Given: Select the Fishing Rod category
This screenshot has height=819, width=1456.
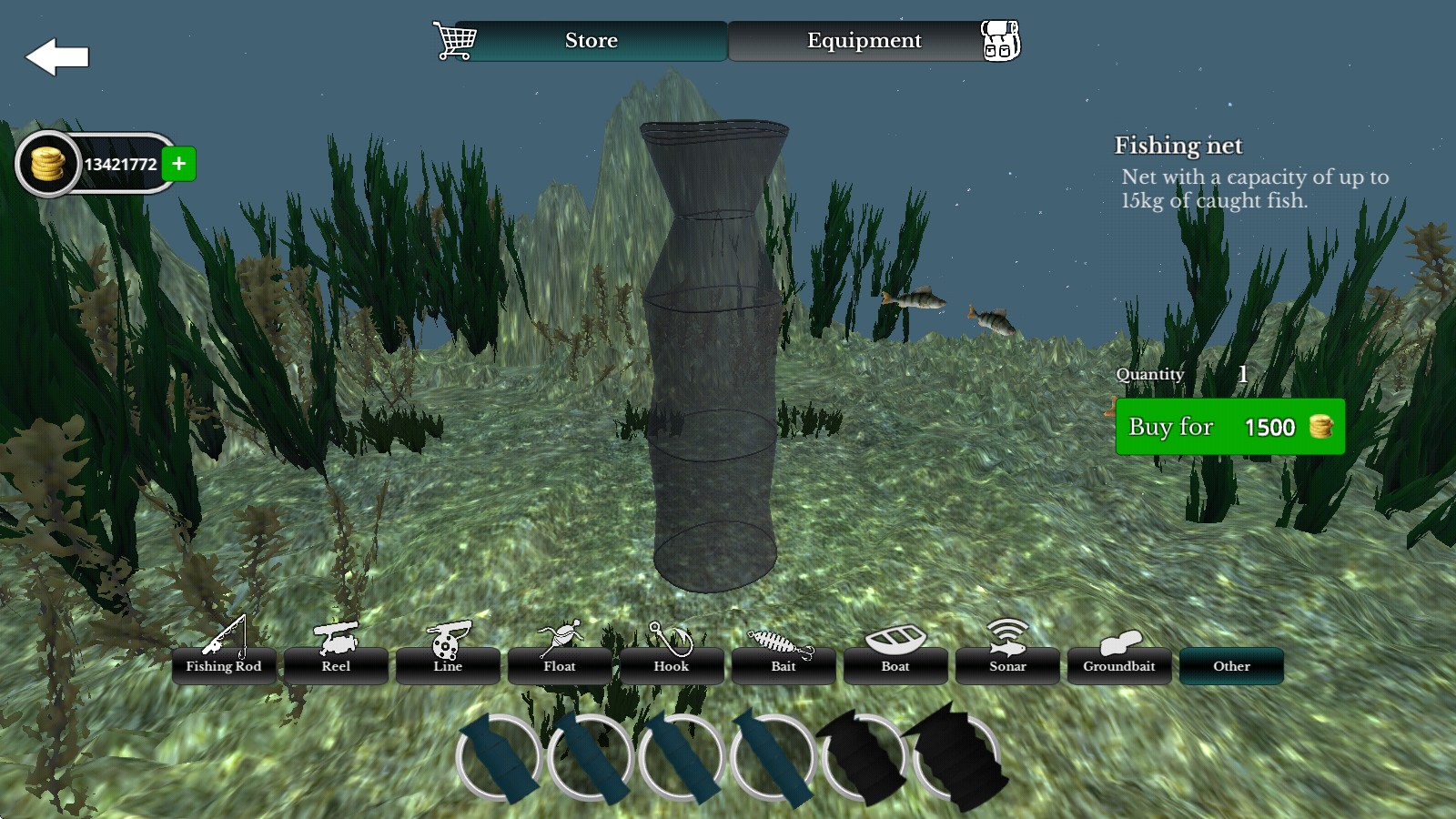Looking at the screenshot, I should [224, 665].
